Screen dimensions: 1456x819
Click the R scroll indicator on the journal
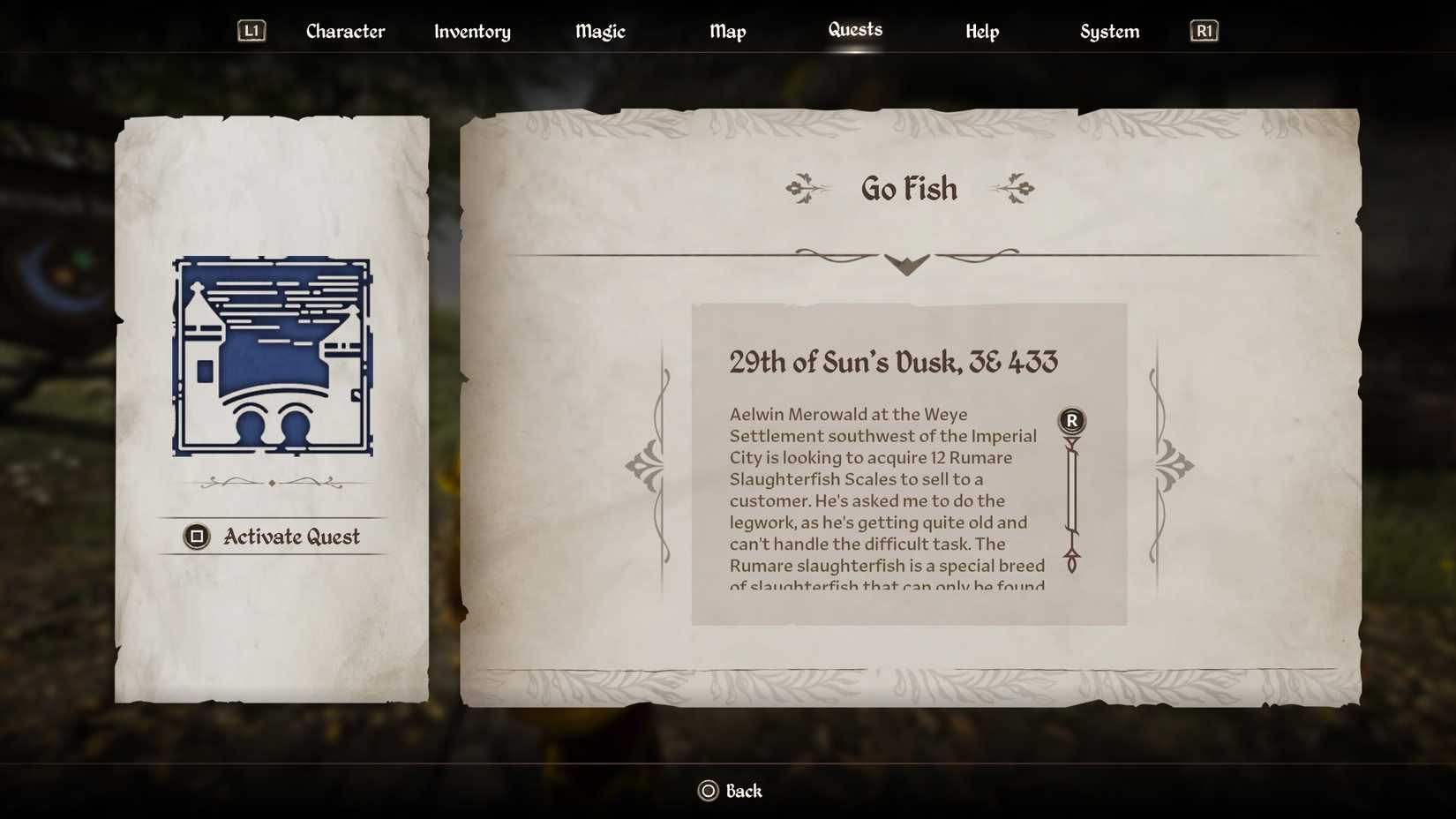click(1070, 421)
